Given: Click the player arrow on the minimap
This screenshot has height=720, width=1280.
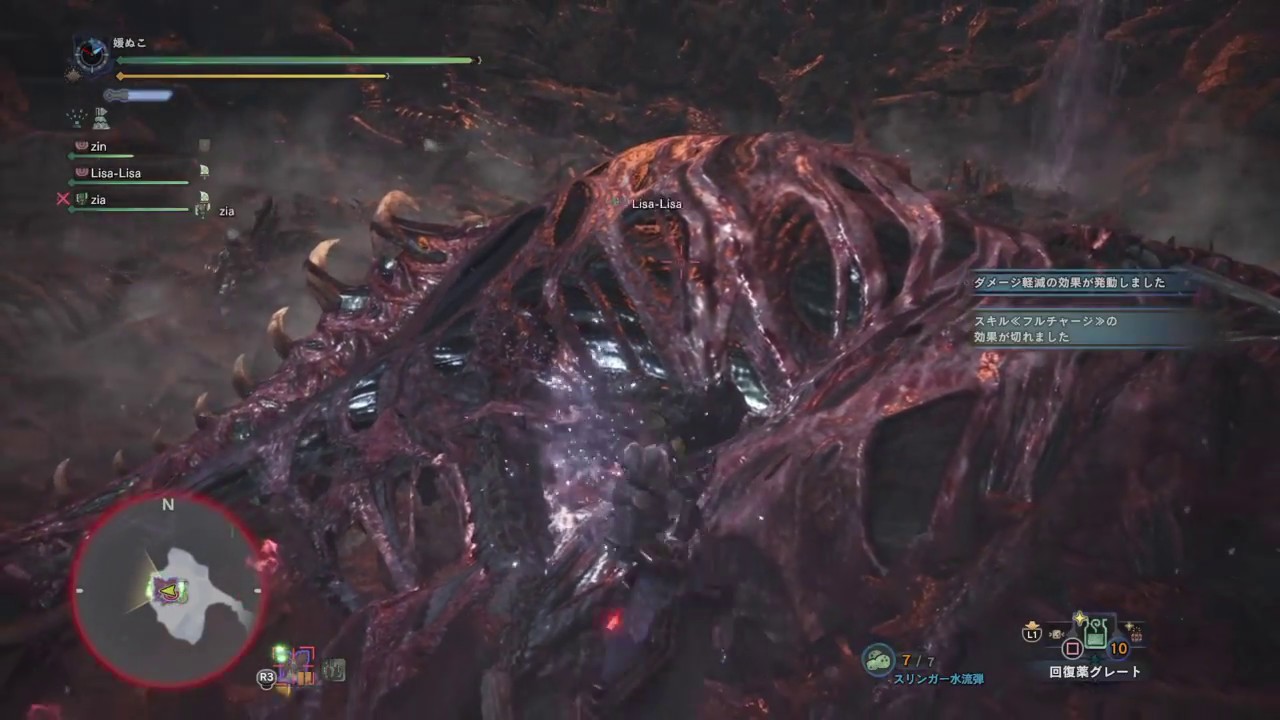Looking at the screenshot, I should (x=170, y=592).
